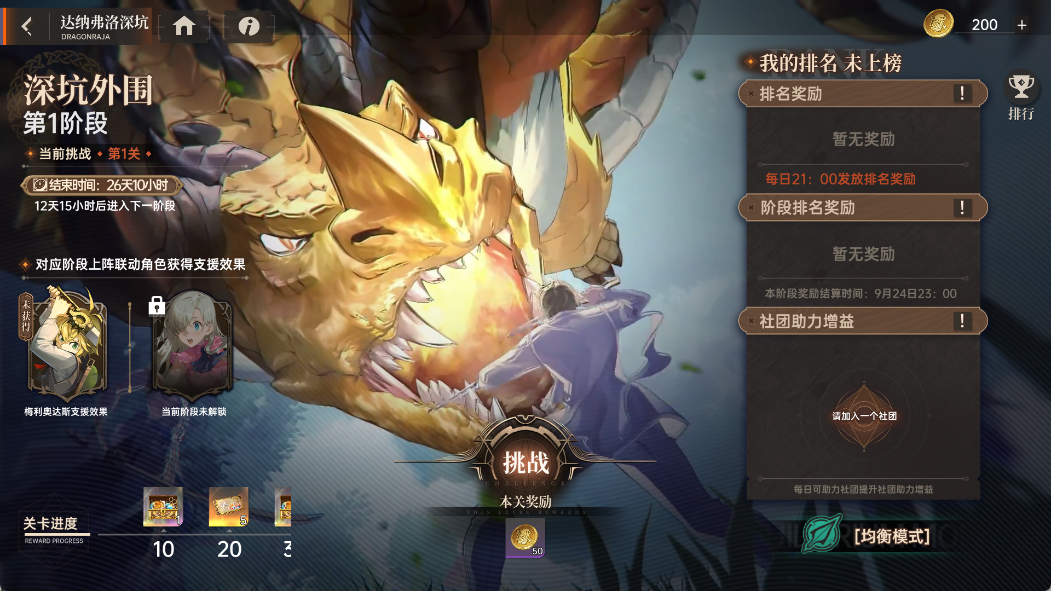Open the progress reward ticket at 20

[229, 507]
